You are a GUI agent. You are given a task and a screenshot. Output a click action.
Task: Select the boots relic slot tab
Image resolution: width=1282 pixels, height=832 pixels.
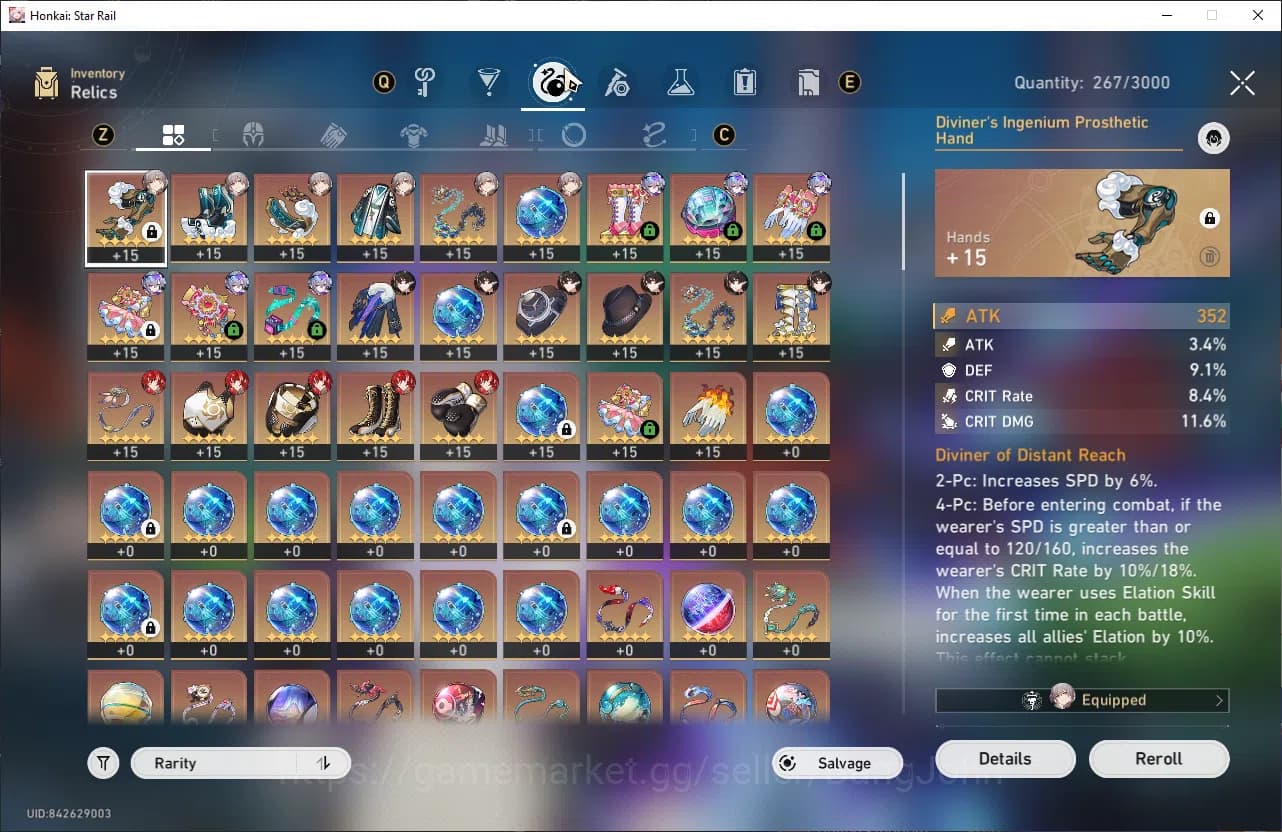(493, 134)
